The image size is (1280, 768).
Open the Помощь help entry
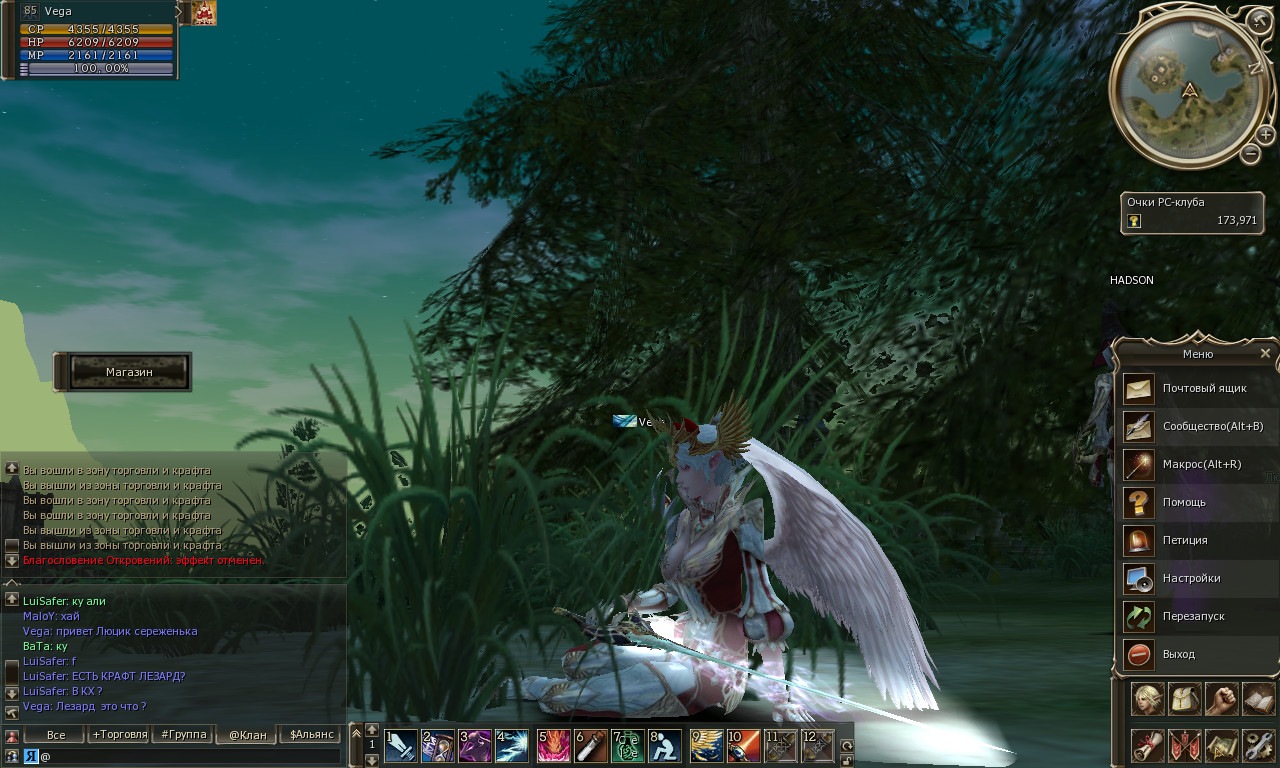click(1196, 502)
